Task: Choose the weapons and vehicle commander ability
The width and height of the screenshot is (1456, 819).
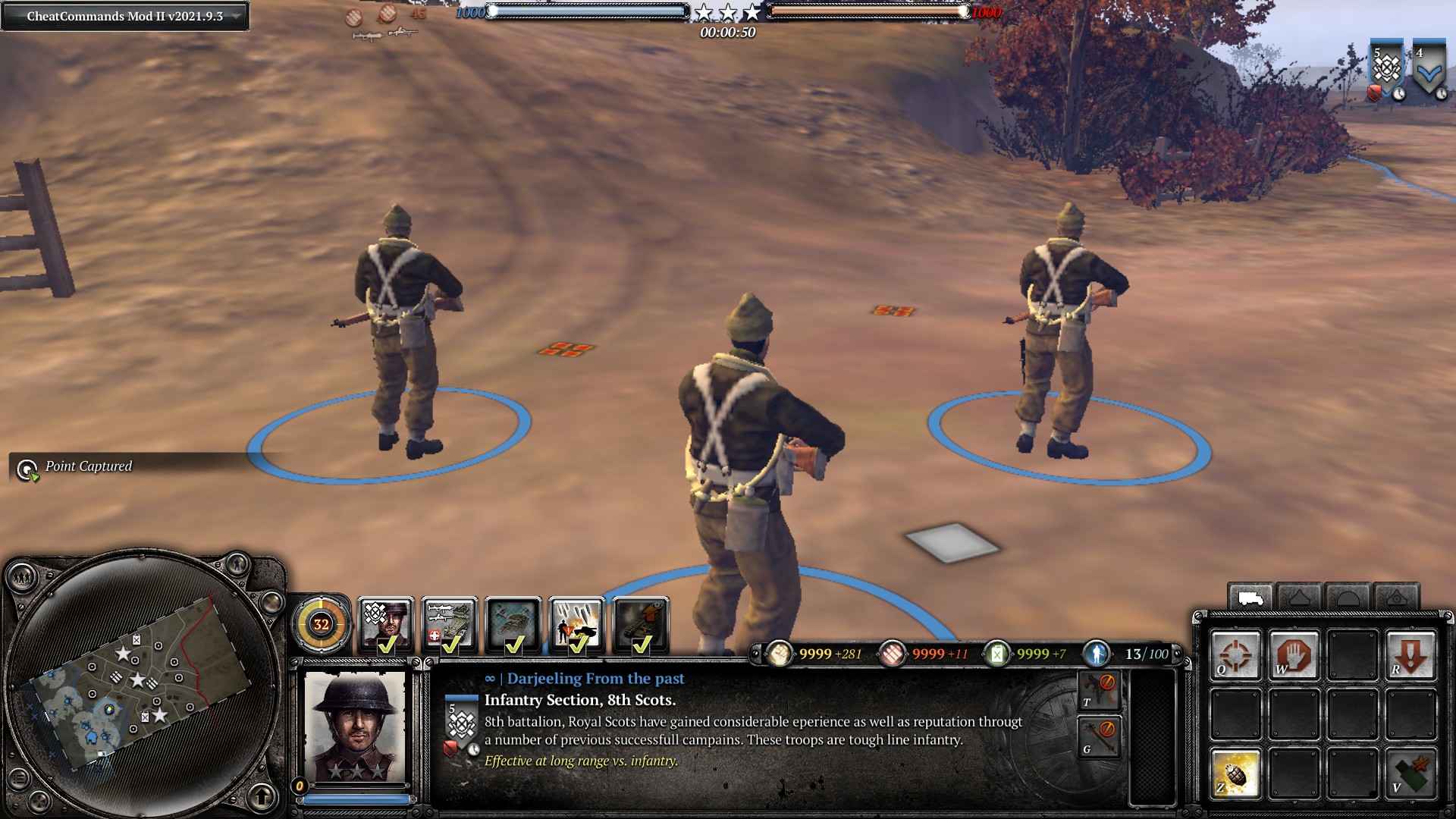Action: (450, 624)
